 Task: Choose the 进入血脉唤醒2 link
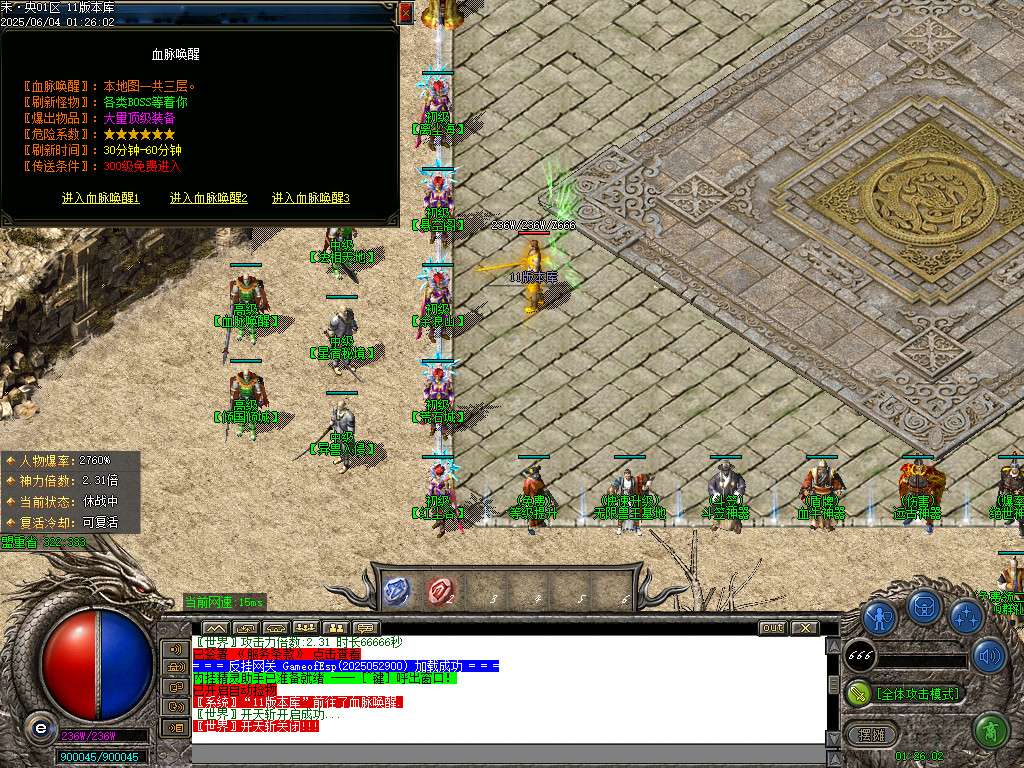click(x=209, y=198)
